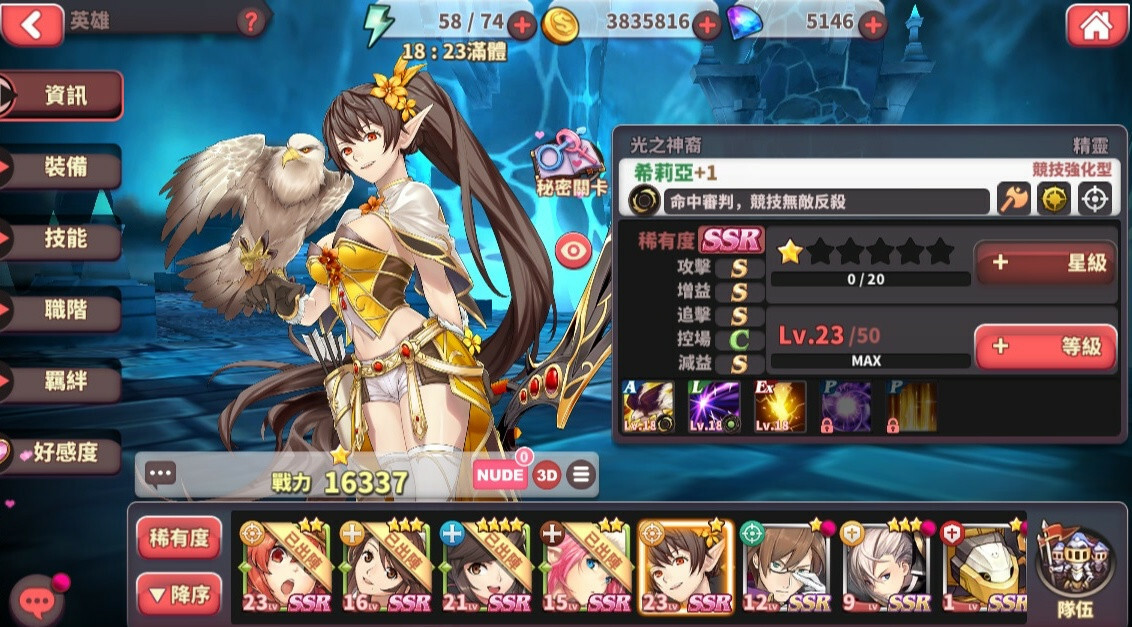Click the red eye visibility icon
Viewport: 1132px width, 627px height.
(573, 250)
